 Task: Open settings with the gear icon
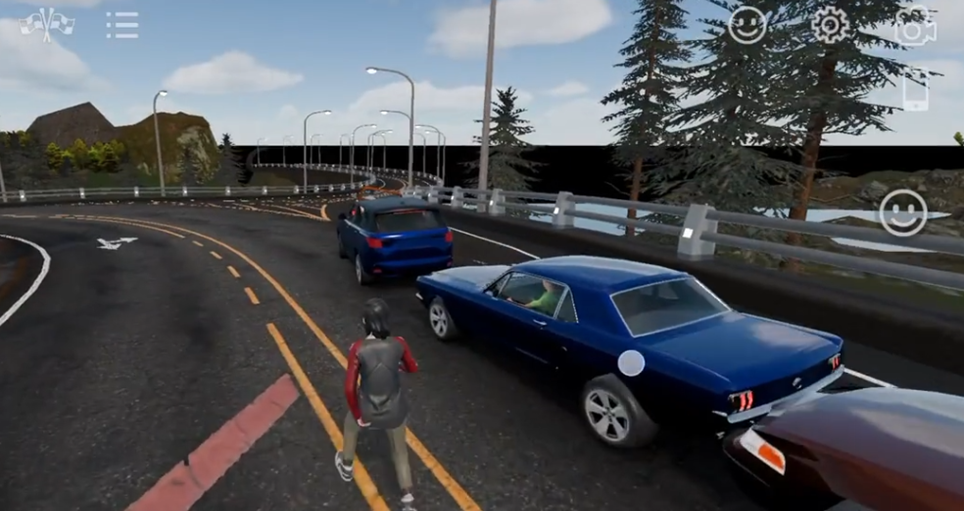829,25
